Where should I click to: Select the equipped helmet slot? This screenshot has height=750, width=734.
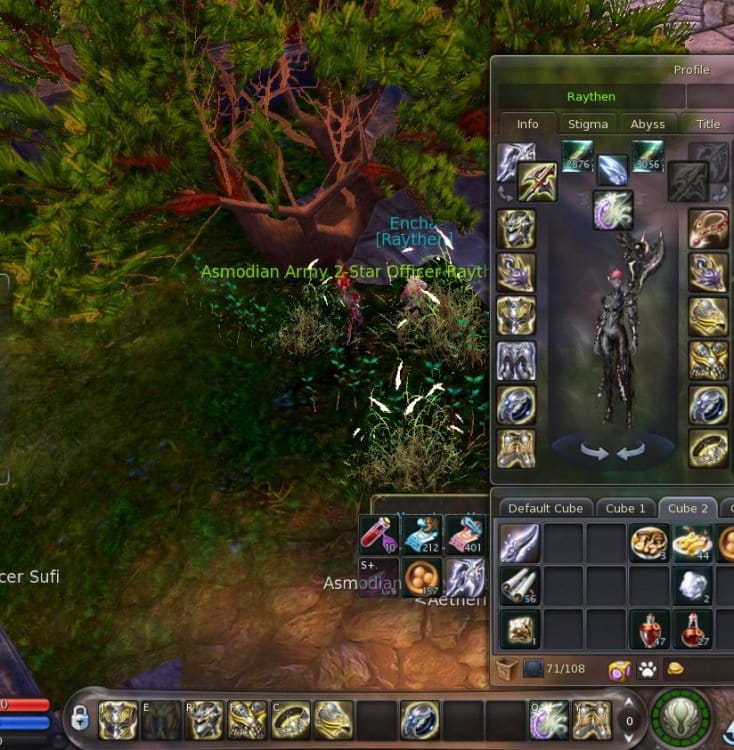516,229
